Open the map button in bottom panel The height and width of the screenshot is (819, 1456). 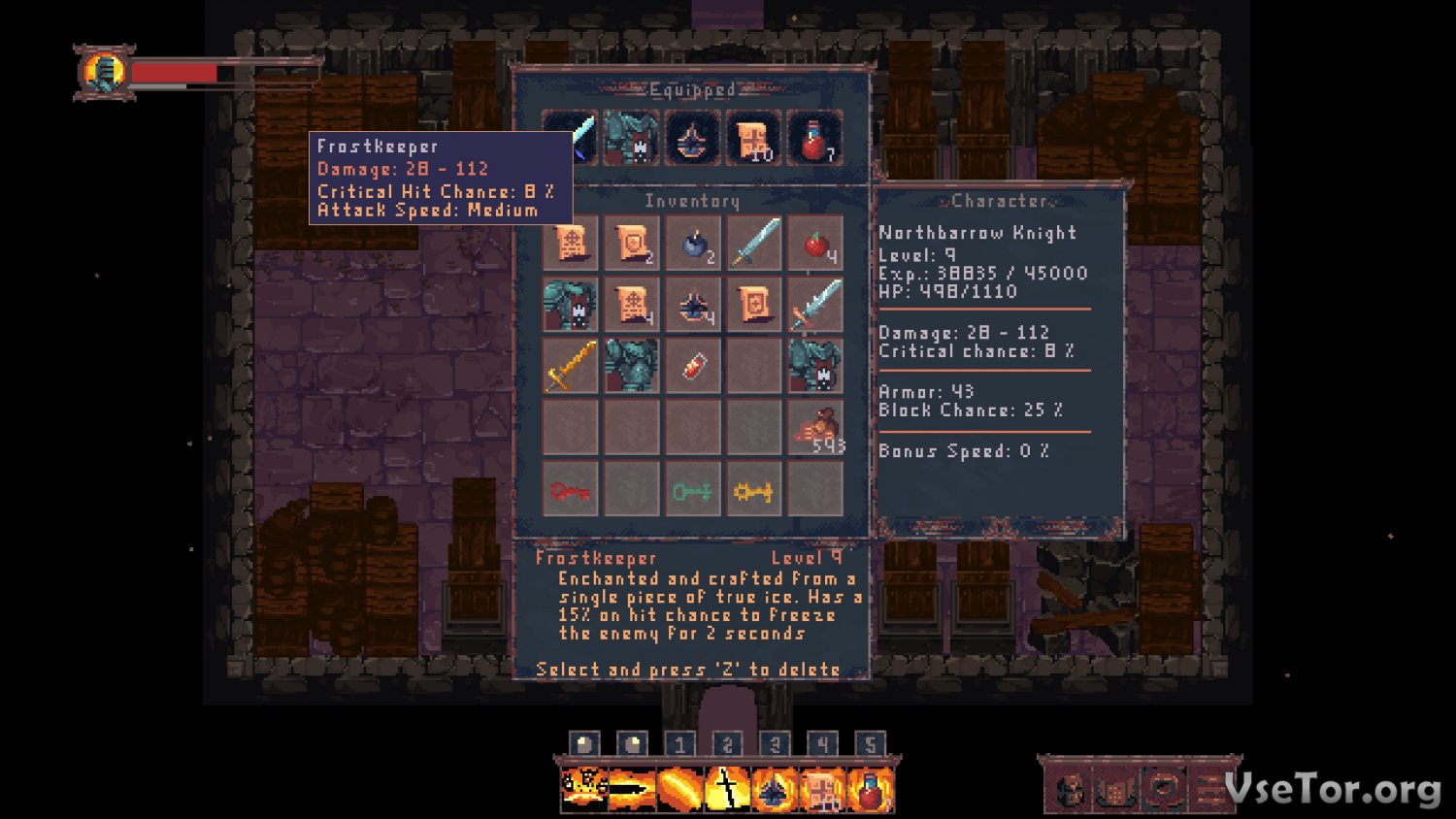[x=1116, y=790]
